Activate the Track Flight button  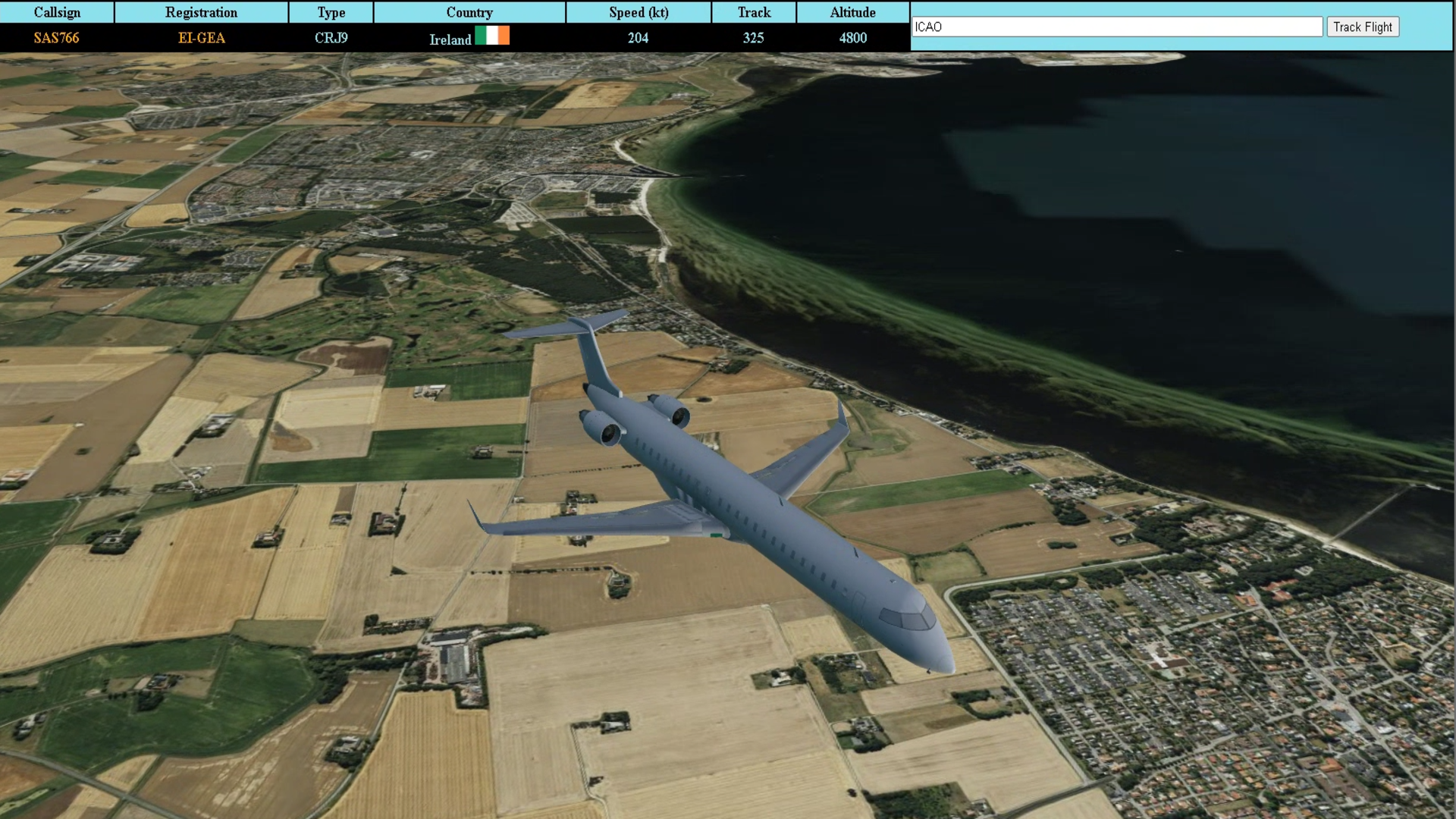pos(1362,27)
